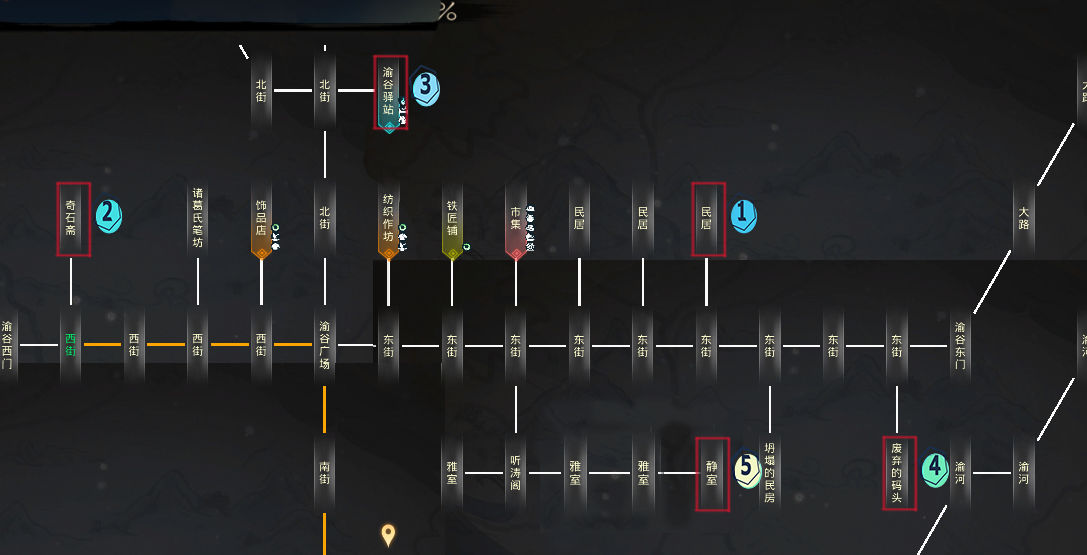Open the 饰品店 shop node
Screen dimensions: 1087x555
click(261, 218)
